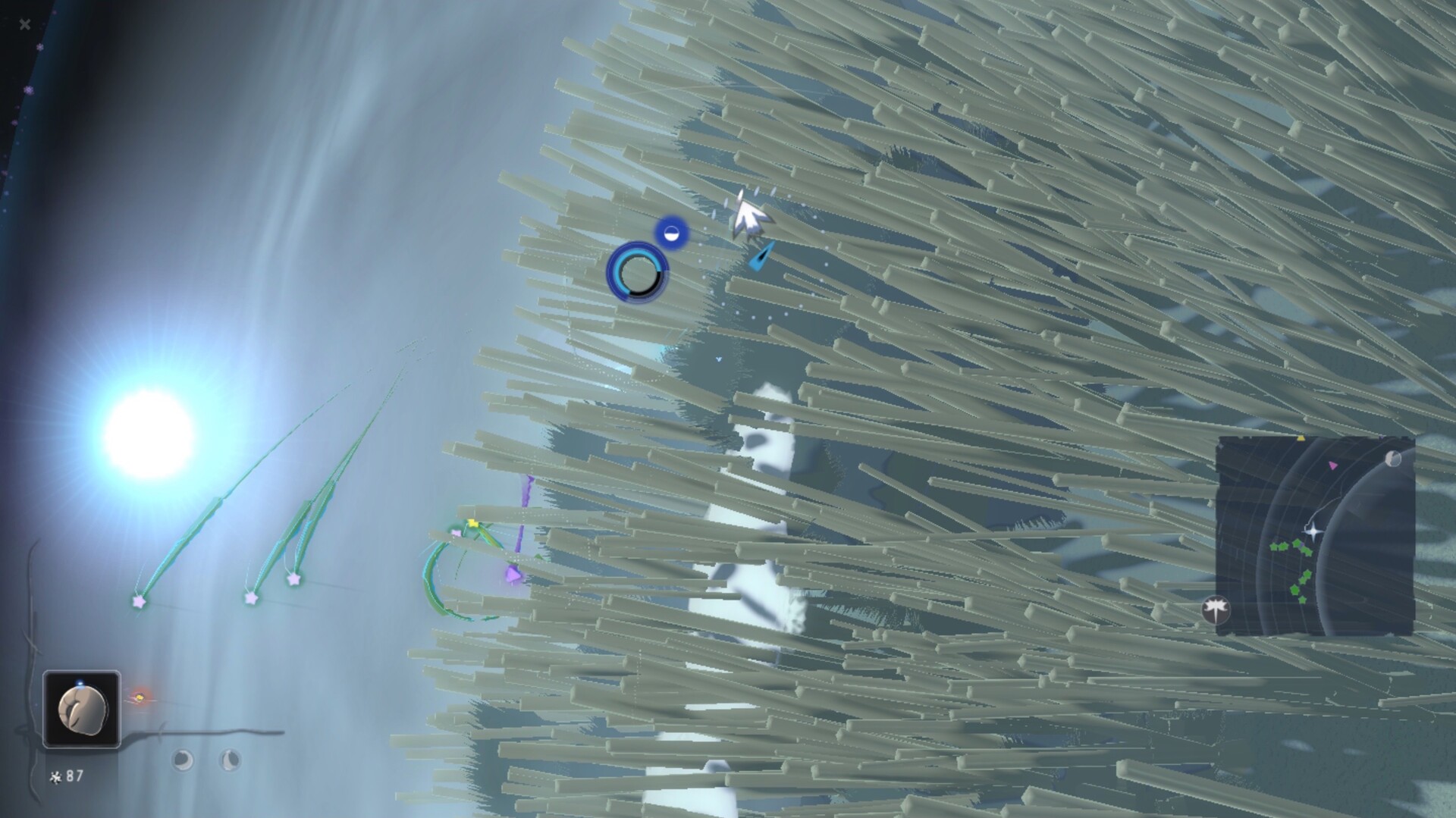Select the seed item in the bottom-left slot
Image resolution: width=1456 pixels, height=818 pixels.
[x=82, y=708]
